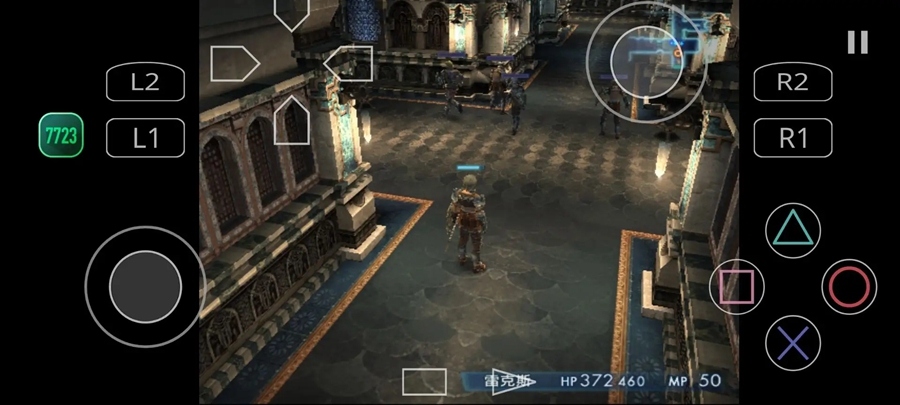The image size is (900, 405).
Task: Tap the rectangular Select button
Action: pos(424,381)
